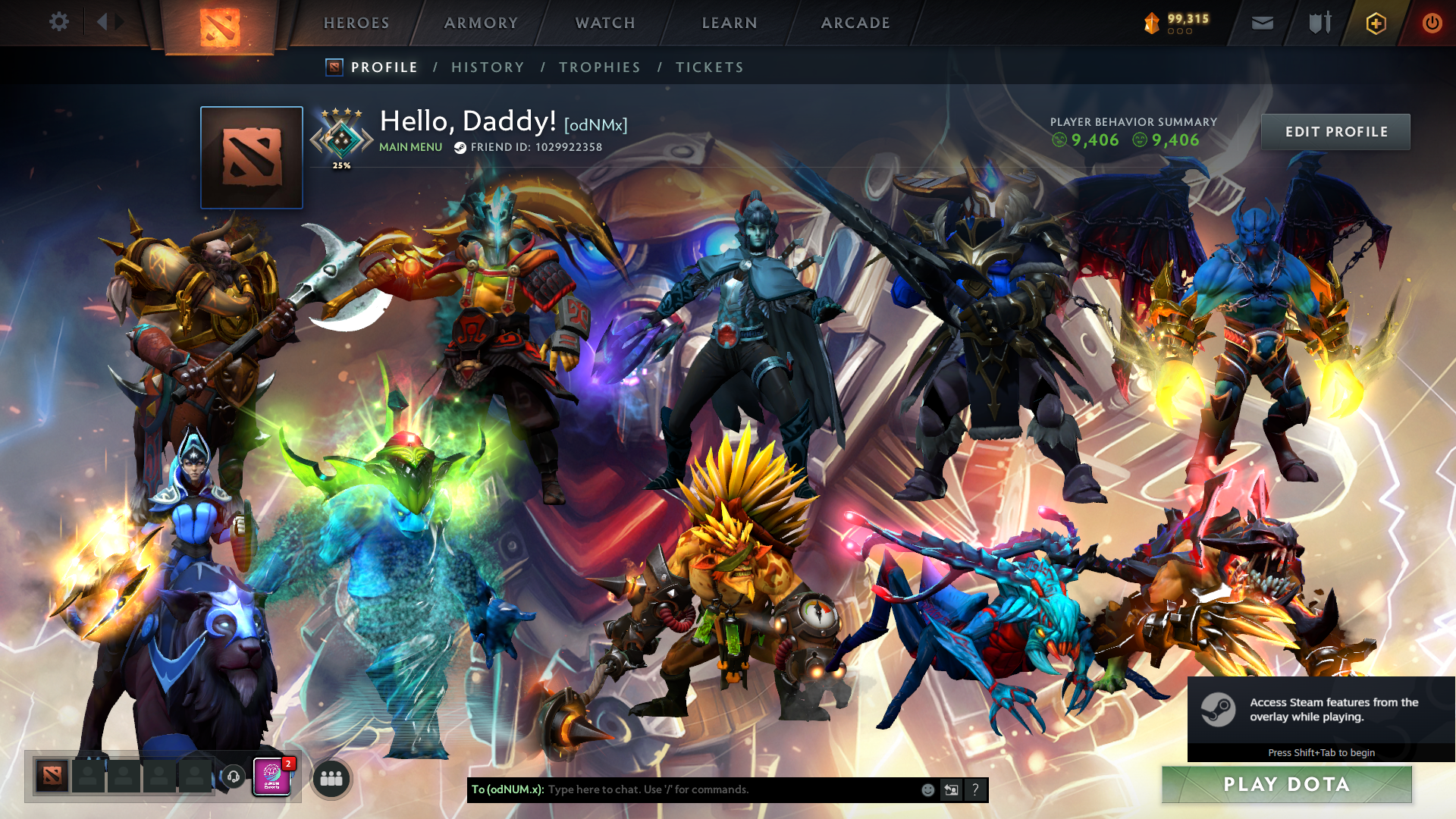The height and width of the screenshot is (819, 1456).
Task: Switch to the HISTORY tab
Action: tap(488, 67)
